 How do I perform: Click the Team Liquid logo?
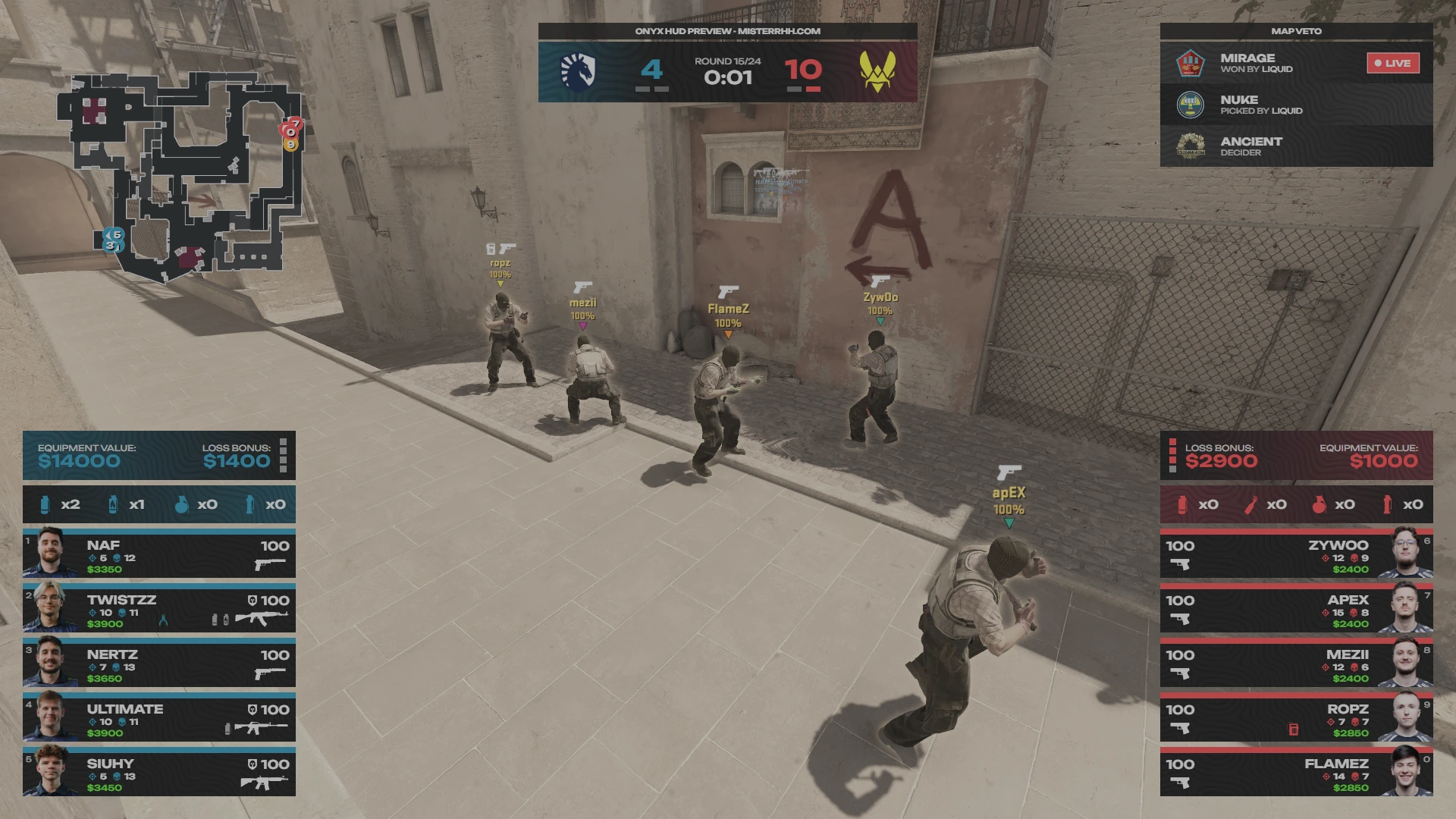(x=578, y=72)
